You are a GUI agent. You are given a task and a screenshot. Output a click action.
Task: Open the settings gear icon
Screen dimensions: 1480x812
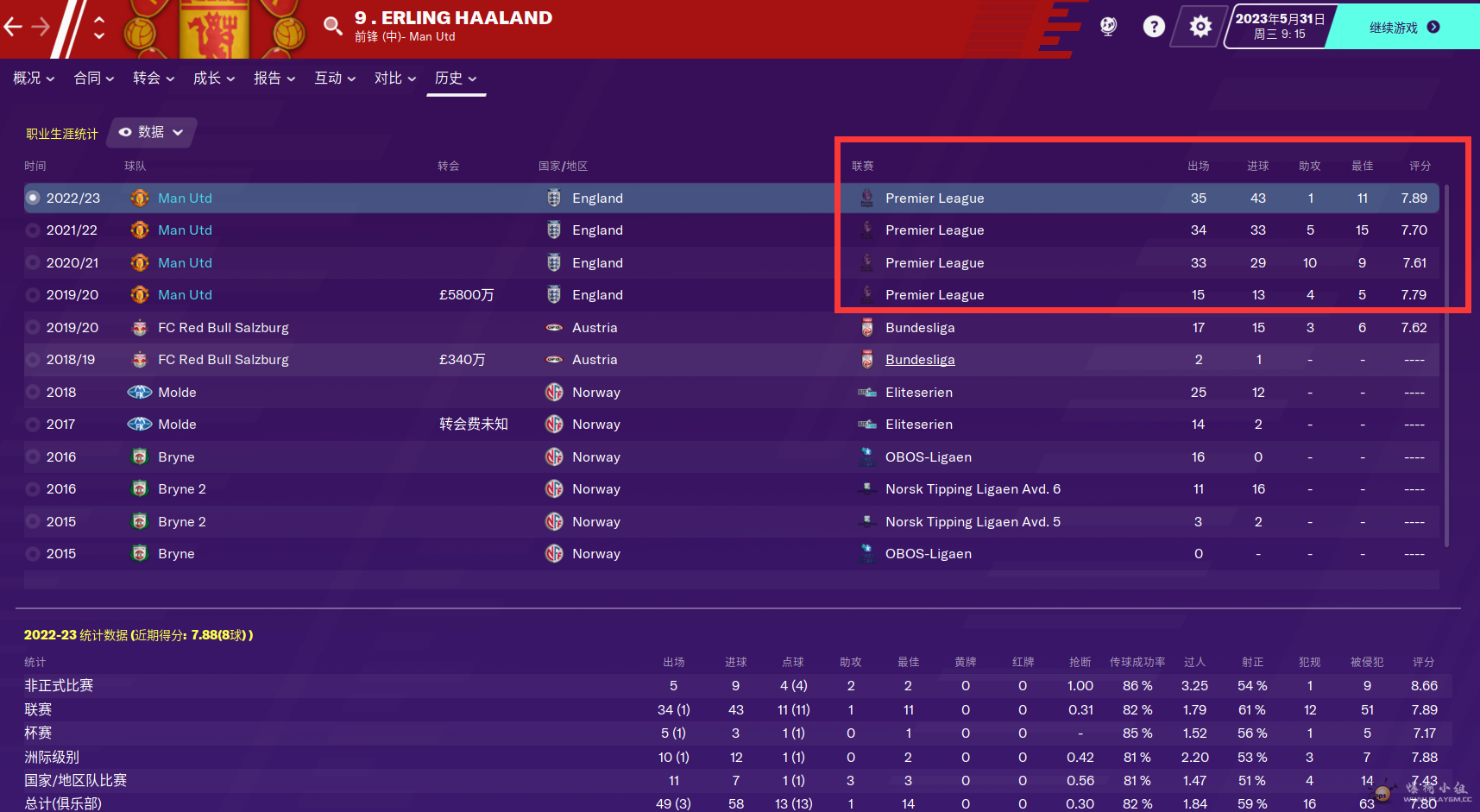(1200, 27)
